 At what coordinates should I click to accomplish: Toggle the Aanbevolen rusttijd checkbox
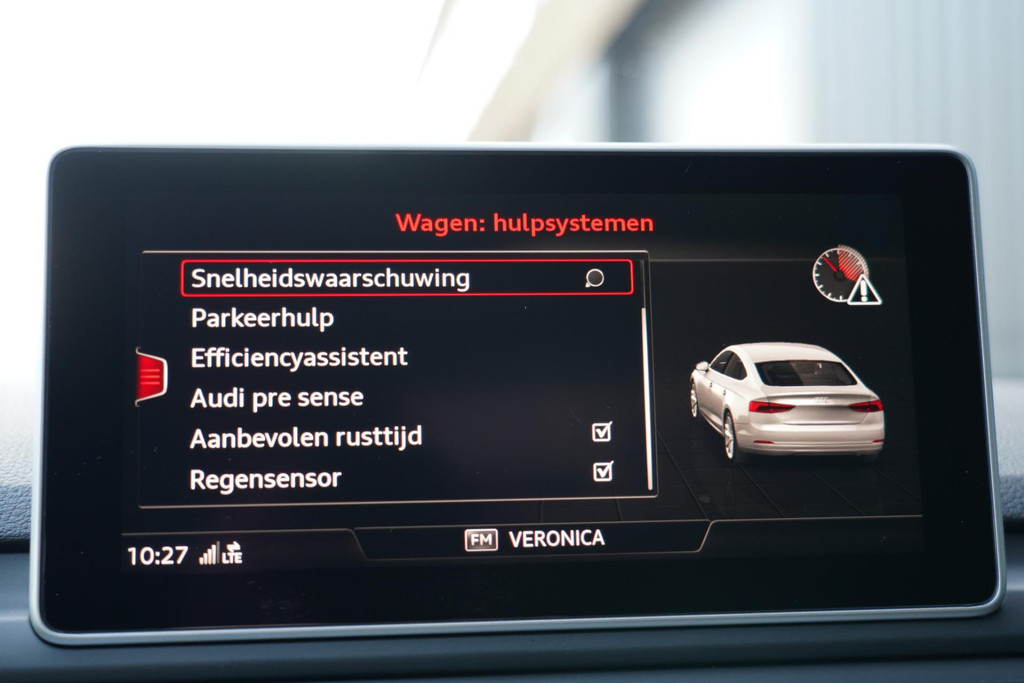tap(602, 432)
